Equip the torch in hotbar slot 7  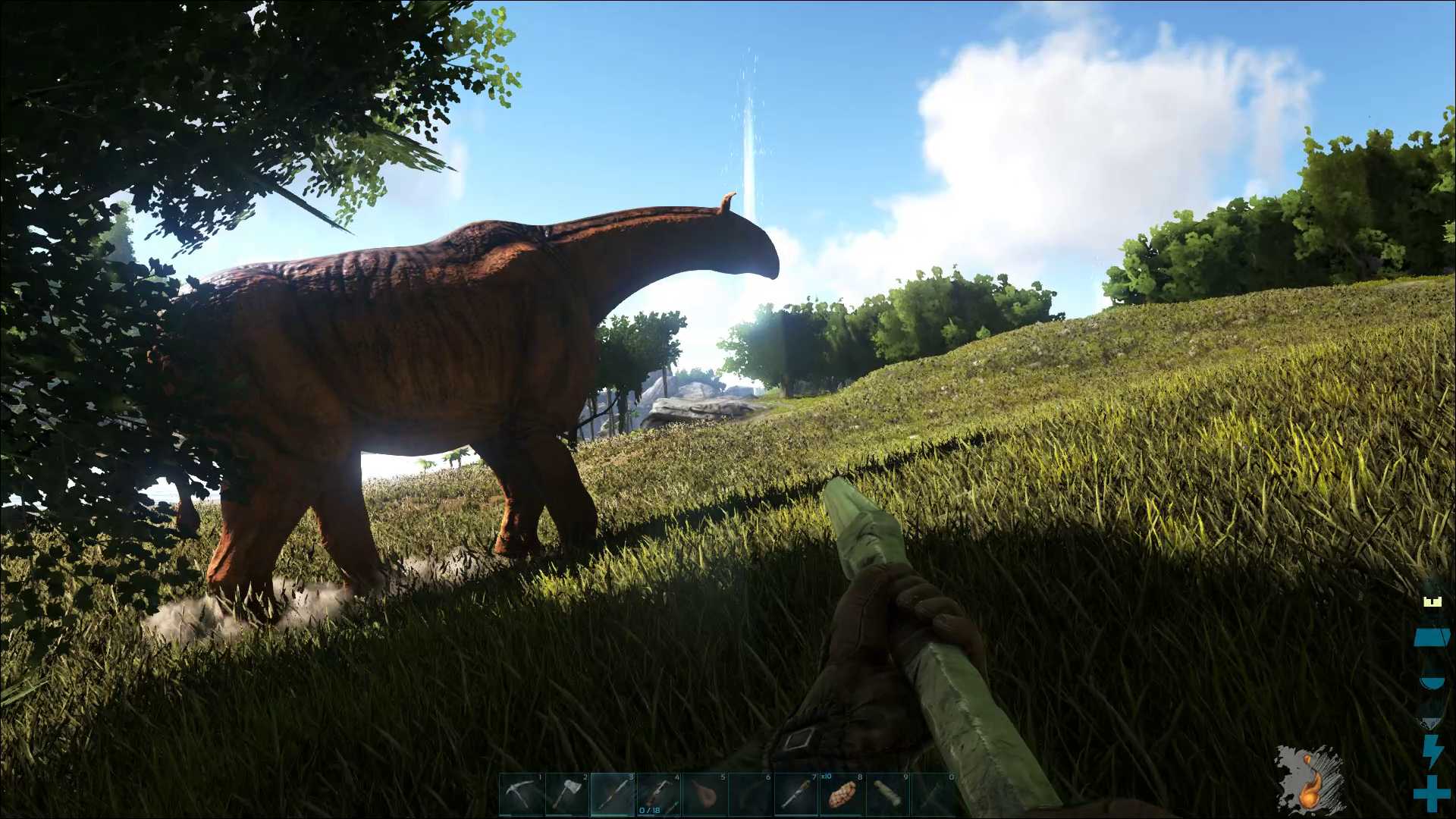796,795
